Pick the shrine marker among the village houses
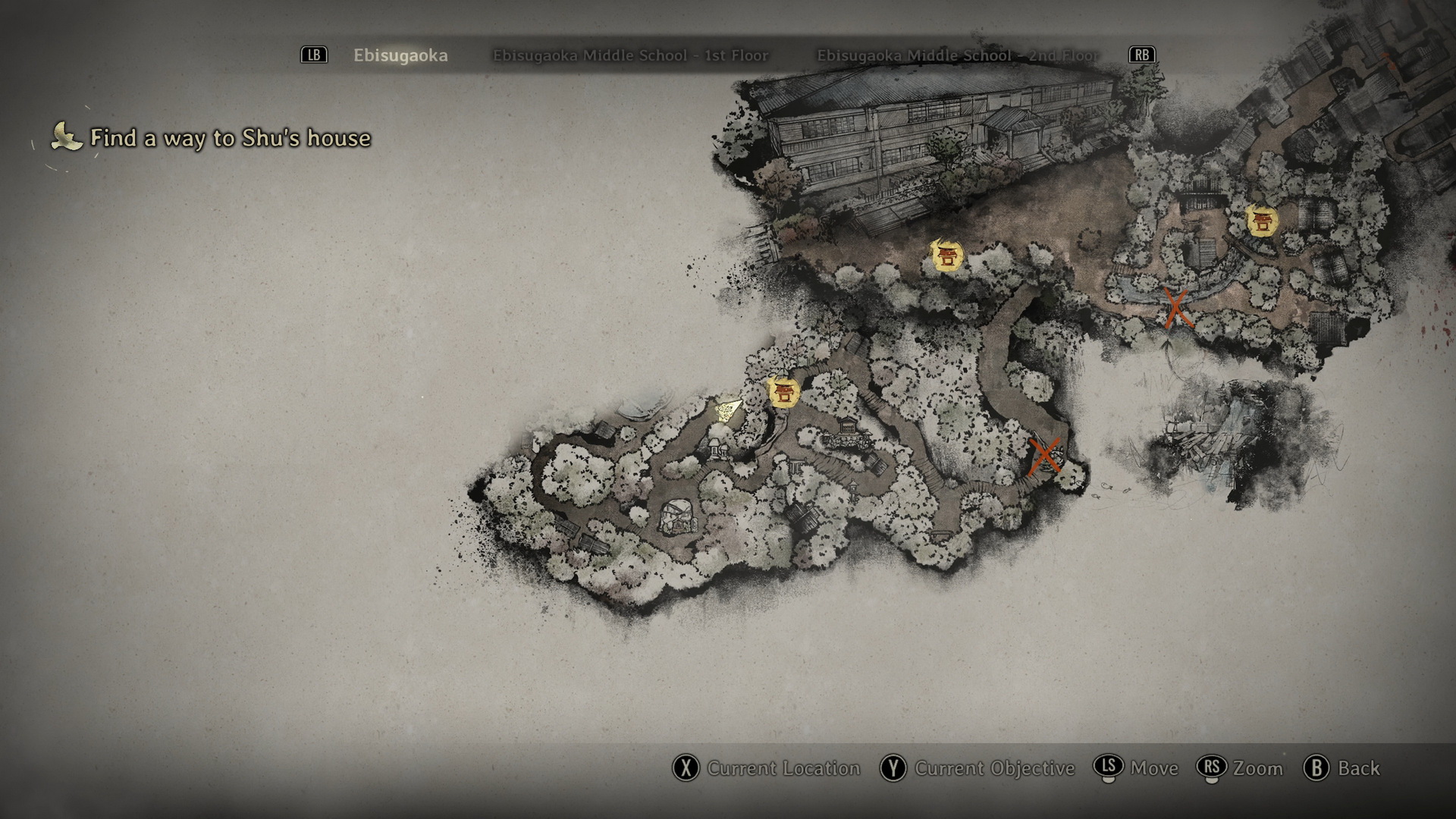The width and height of the screenshot is (1456, 819). pos(1262,221)
